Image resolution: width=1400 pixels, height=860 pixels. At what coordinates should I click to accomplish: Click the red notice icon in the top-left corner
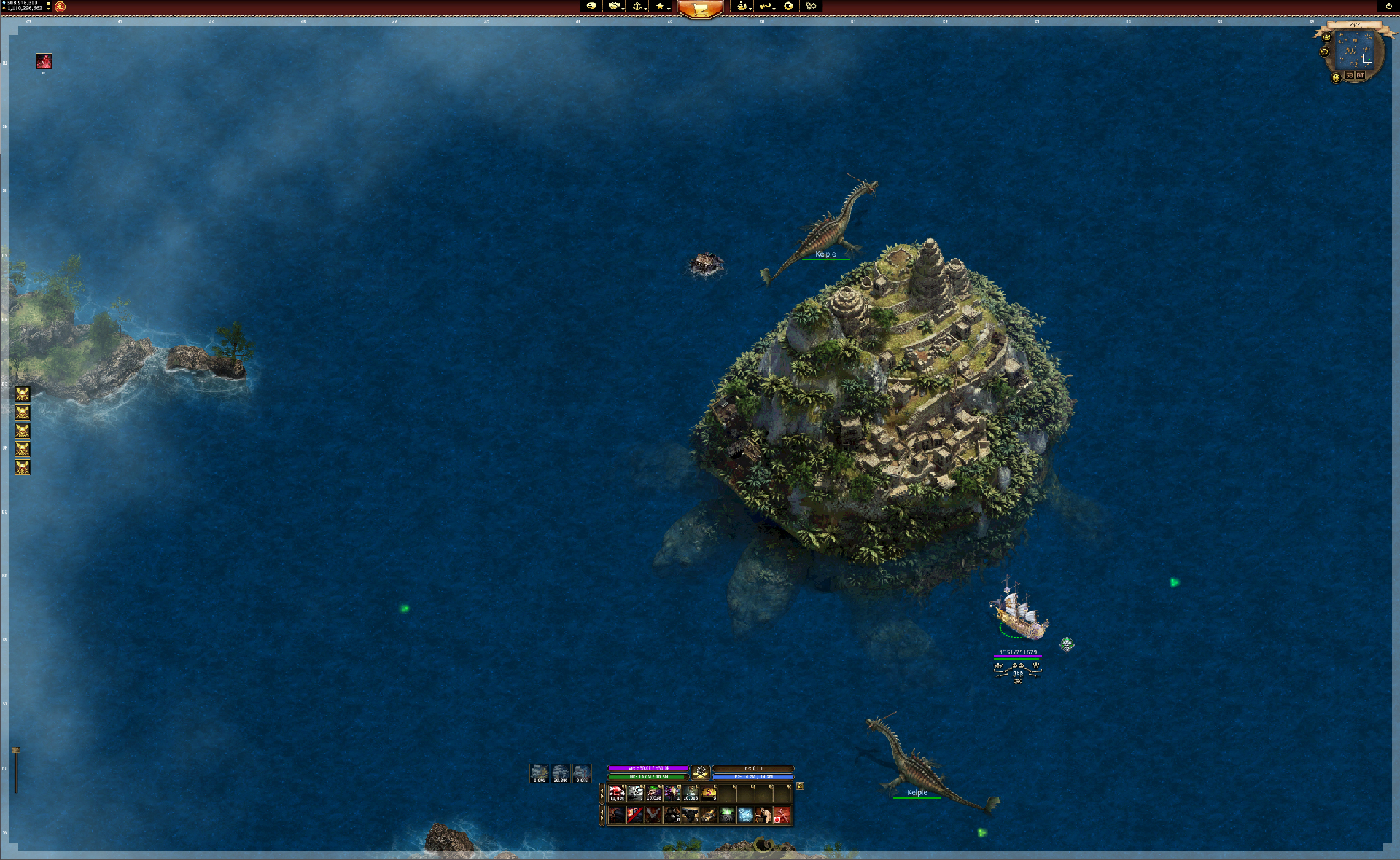43,62
